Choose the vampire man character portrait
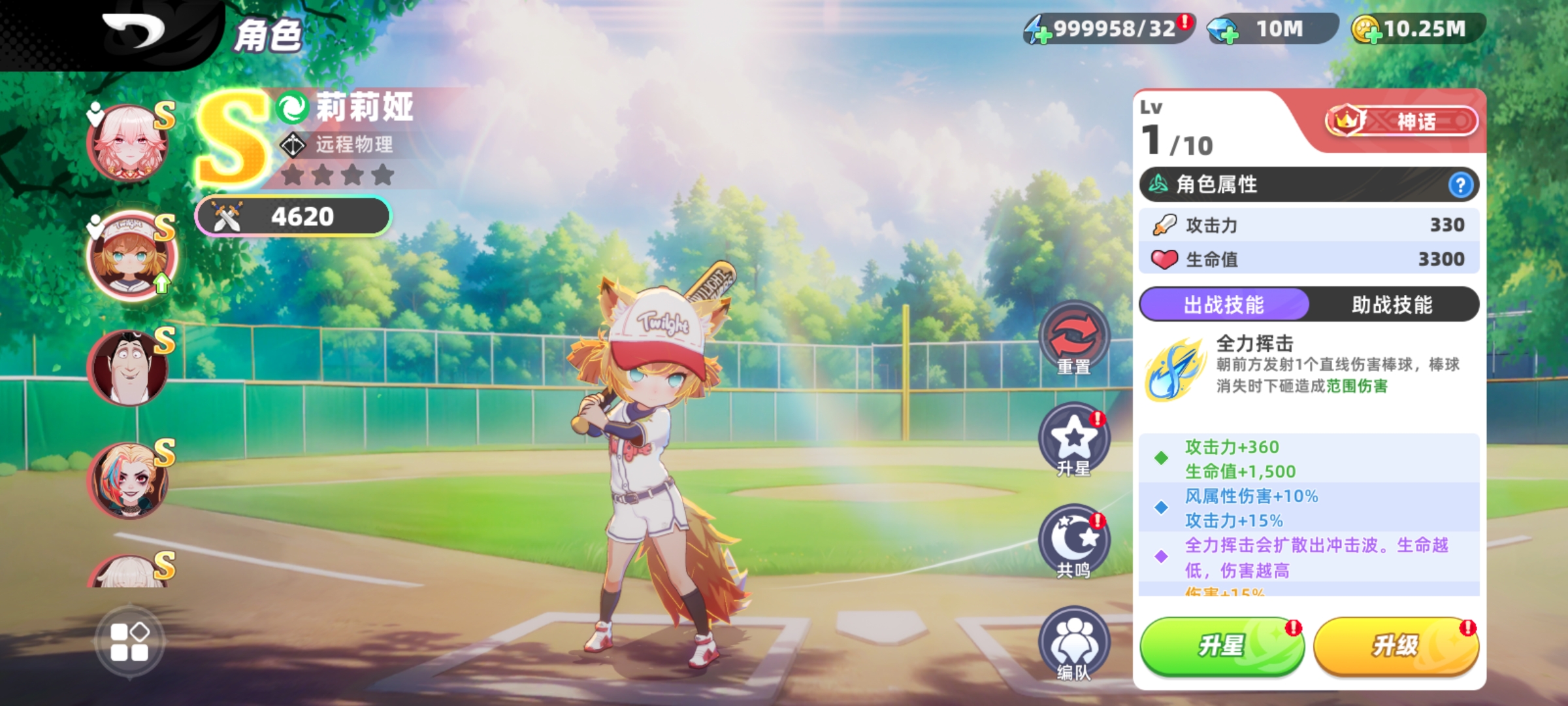 point(129,367)
